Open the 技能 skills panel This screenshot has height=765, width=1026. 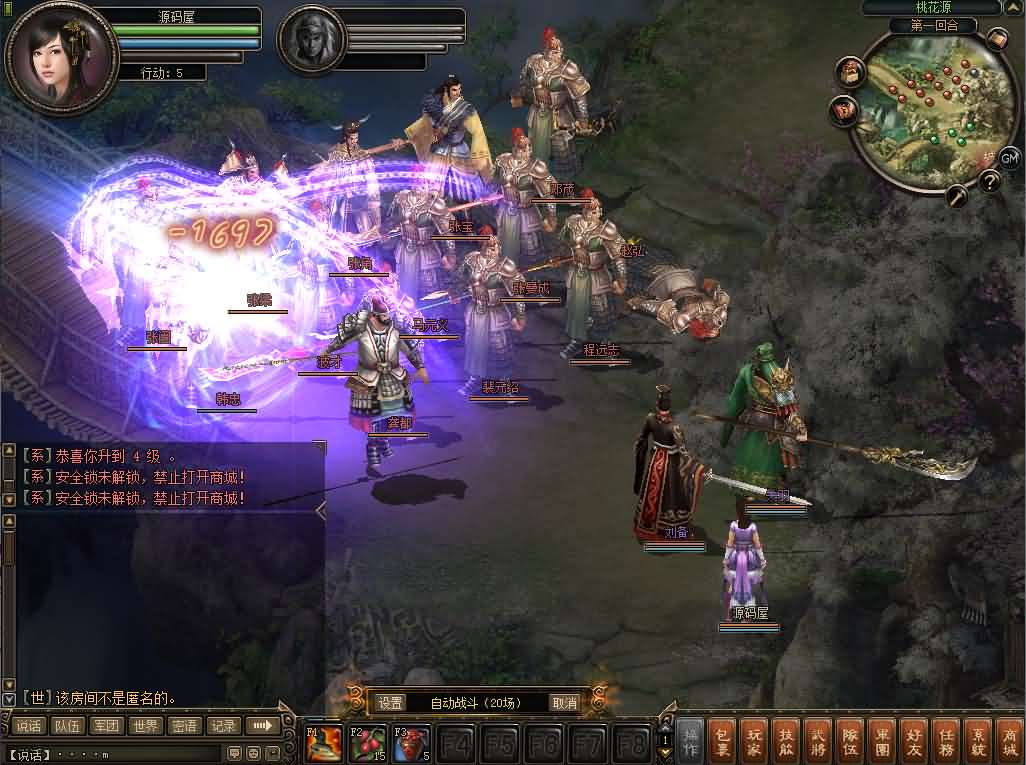(x=787, y=739)
